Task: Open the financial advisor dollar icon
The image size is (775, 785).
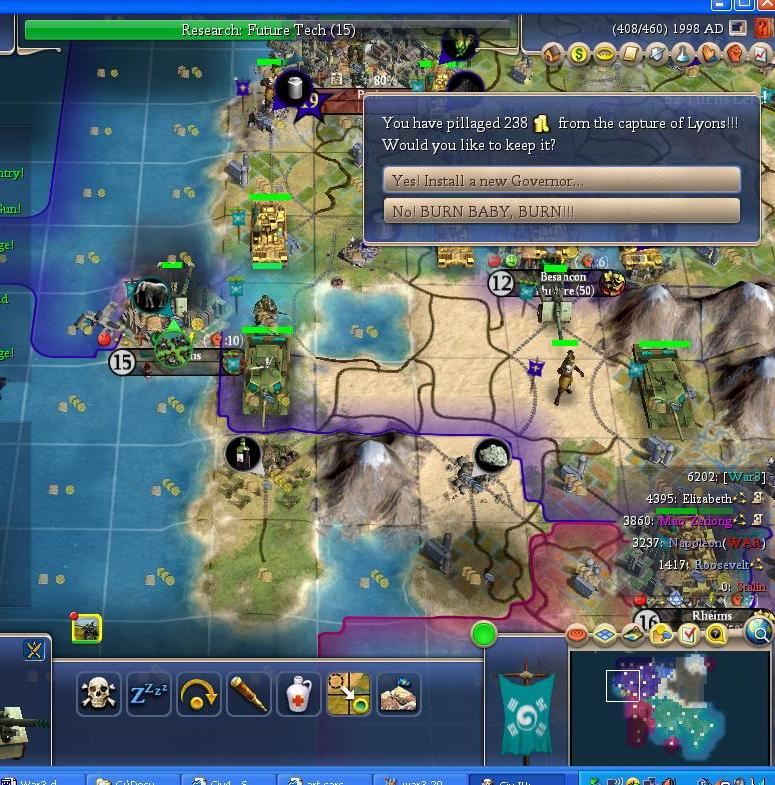Action: click(579, 55)
